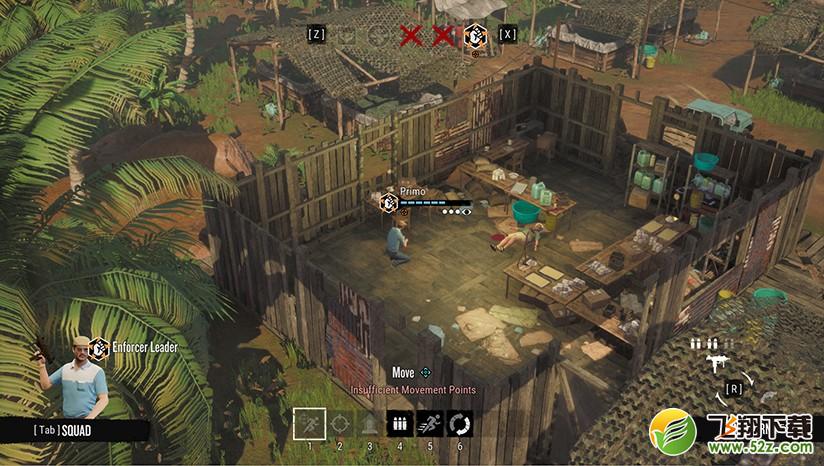Click Primo's fist badge above the unit
The width and height of the screenshot is (824, 466).
click(389, 201)
